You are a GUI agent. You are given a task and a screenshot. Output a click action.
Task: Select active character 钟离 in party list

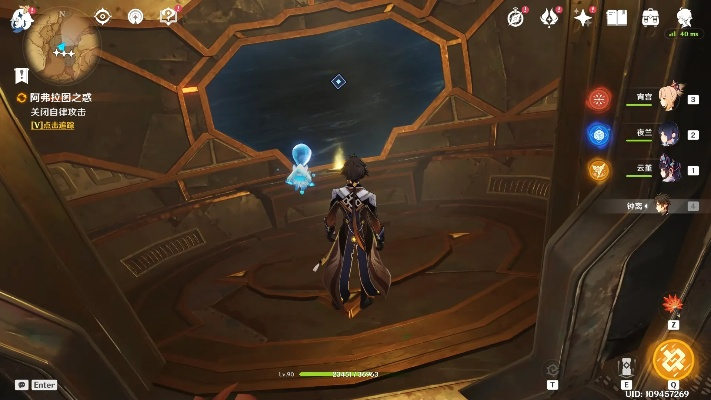[x=661, y=205]
